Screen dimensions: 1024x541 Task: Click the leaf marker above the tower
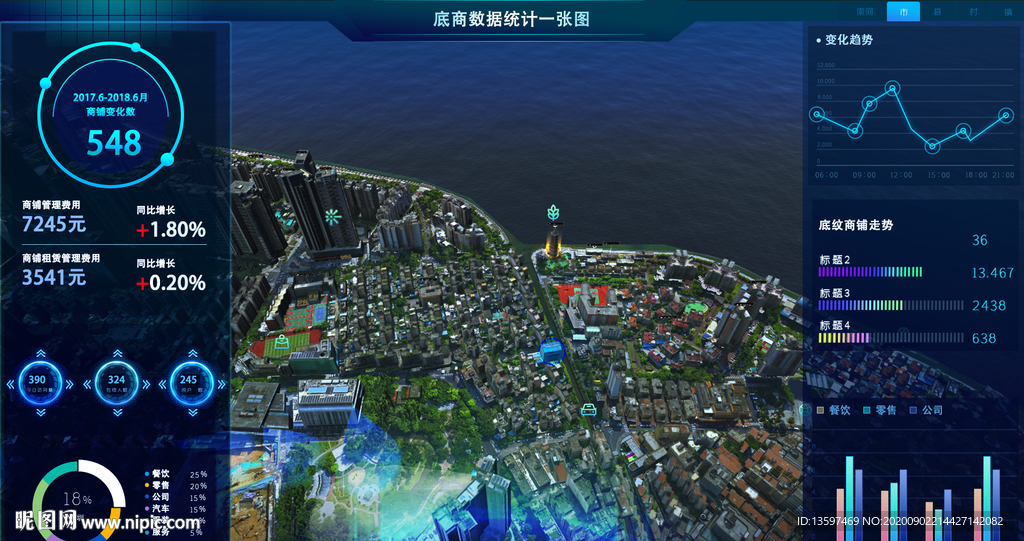coord(553,212)
